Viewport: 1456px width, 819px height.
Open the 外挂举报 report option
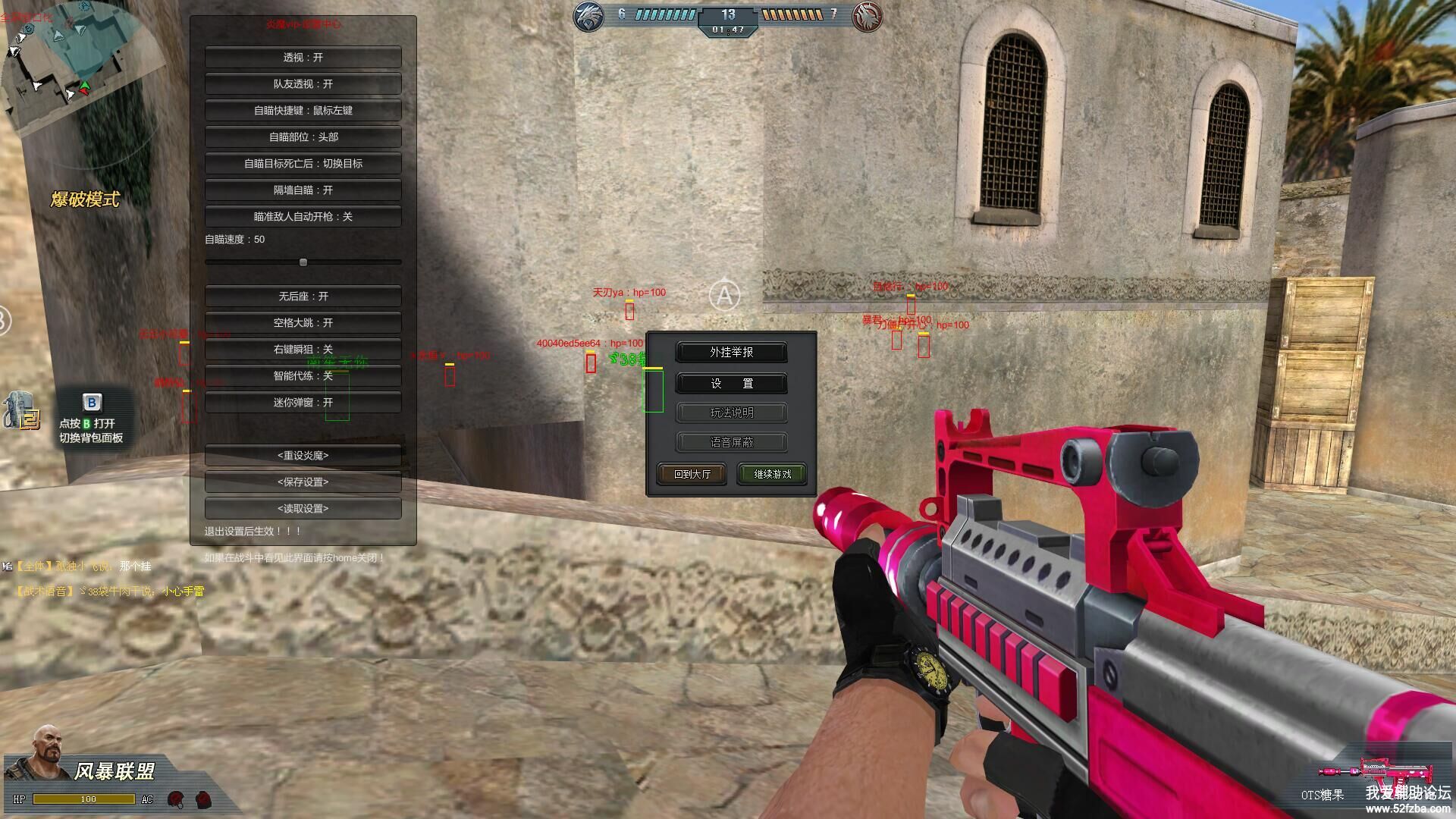pos(731,353)
